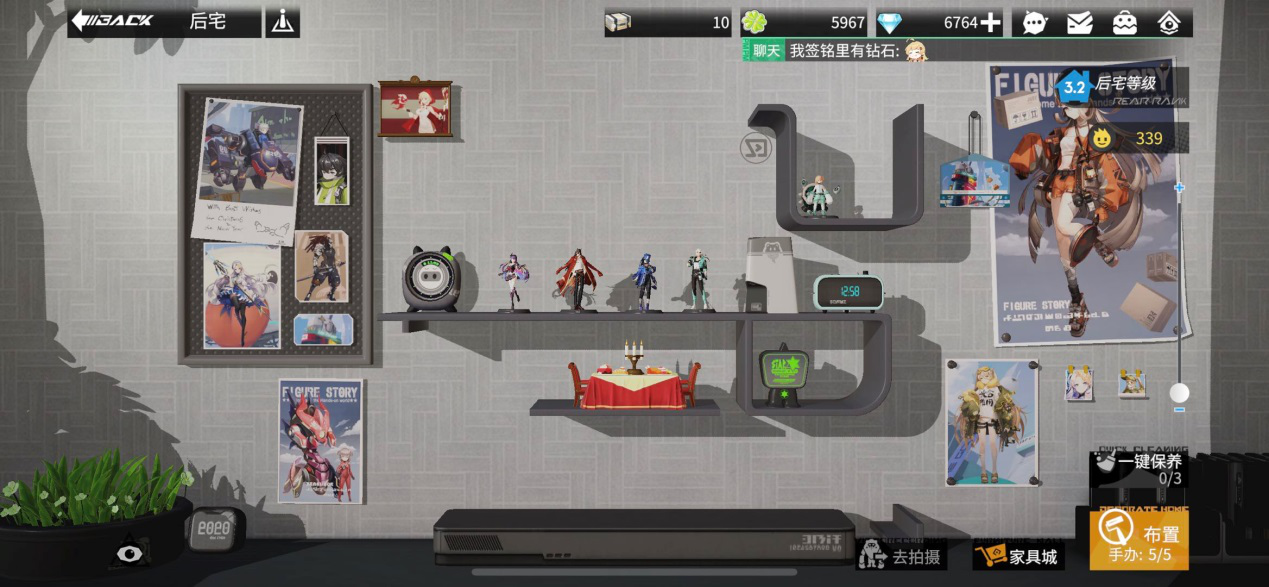Open the 家具城 furniture shop

coord(1016,555)
